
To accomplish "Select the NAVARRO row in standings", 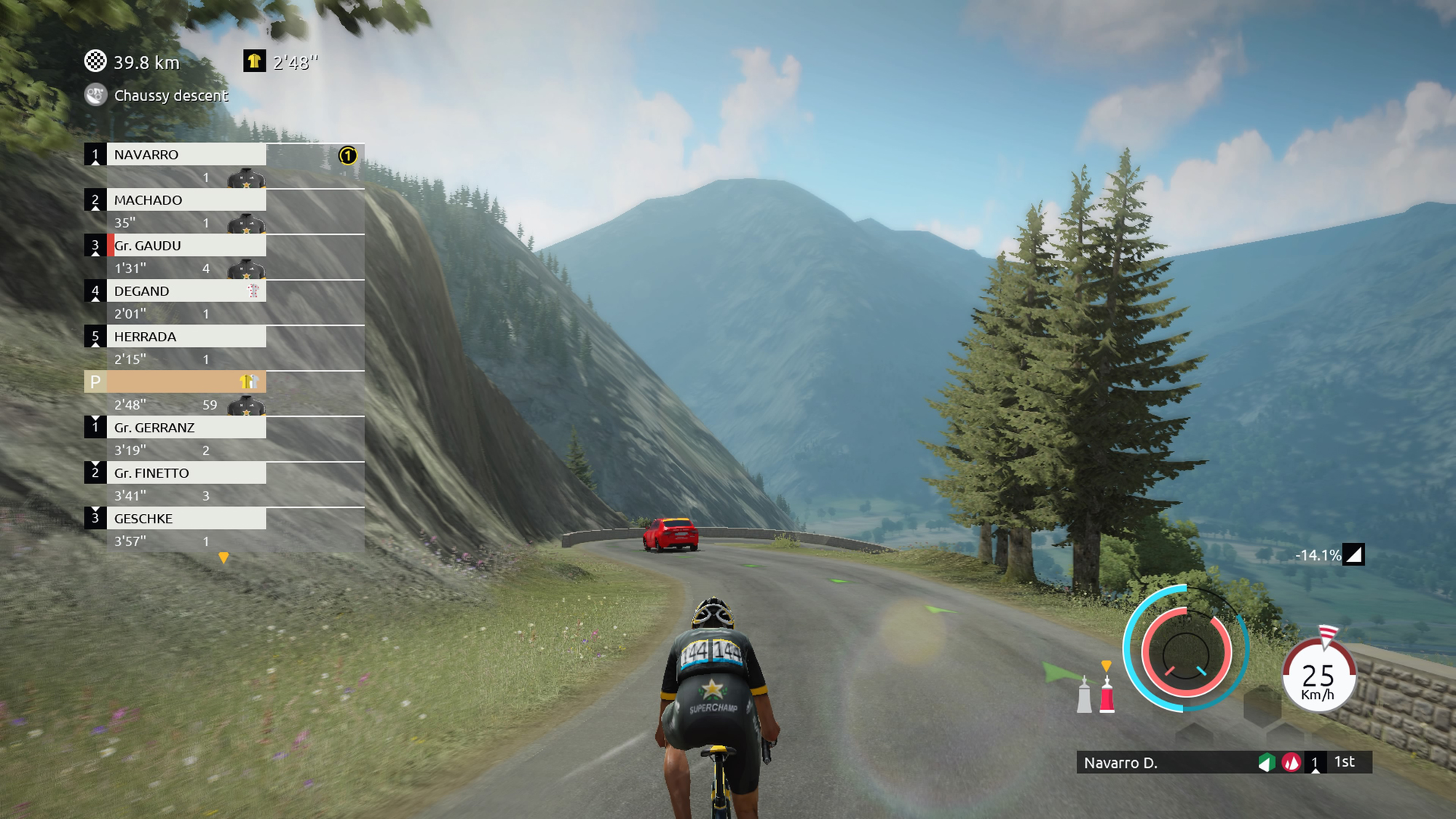I will (x=186, y=154).
